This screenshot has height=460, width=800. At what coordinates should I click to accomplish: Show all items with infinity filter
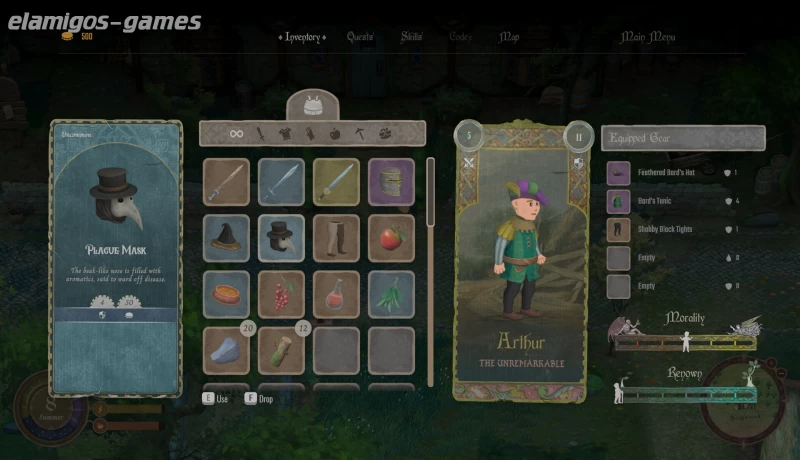point(237,133)
